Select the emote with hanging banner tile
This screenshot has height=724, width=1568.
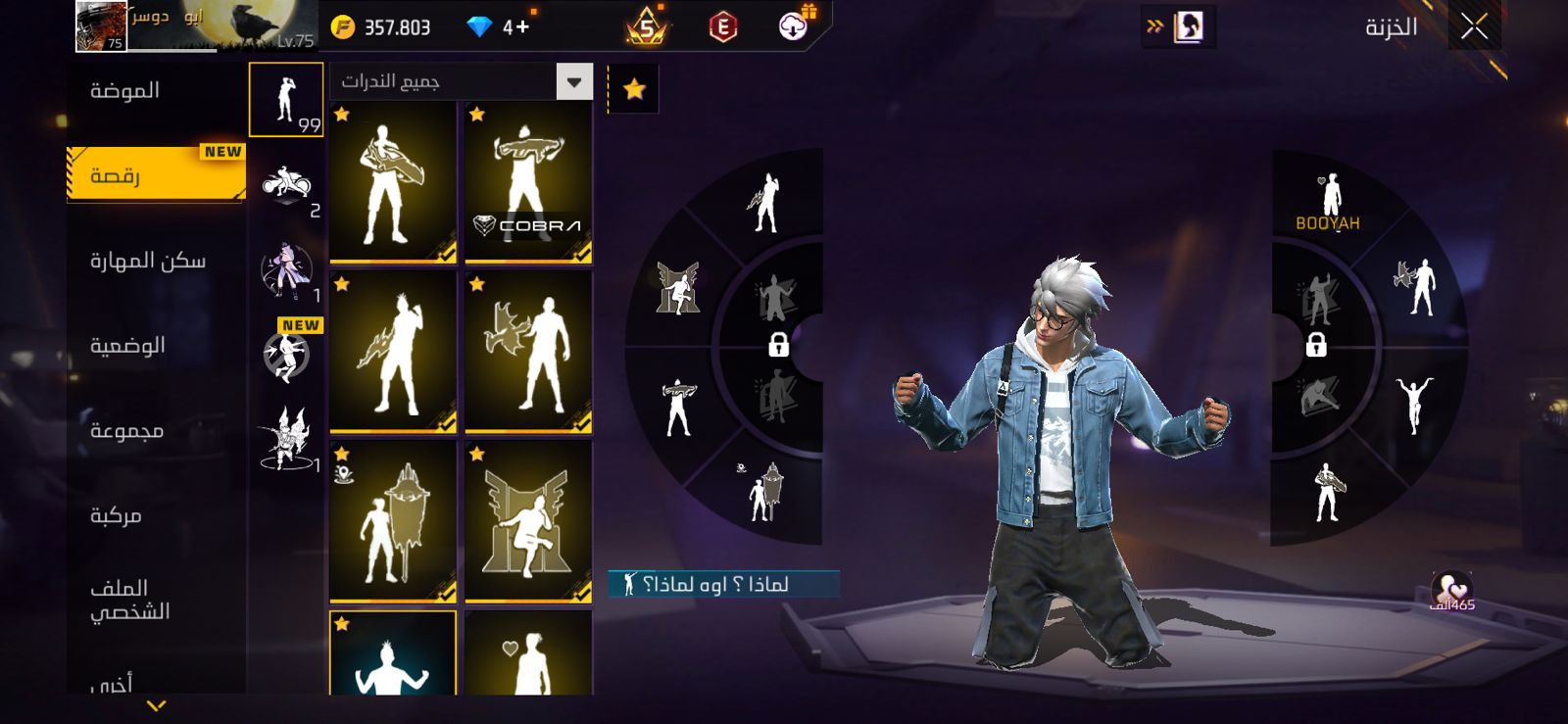click(x=393, y=521)
